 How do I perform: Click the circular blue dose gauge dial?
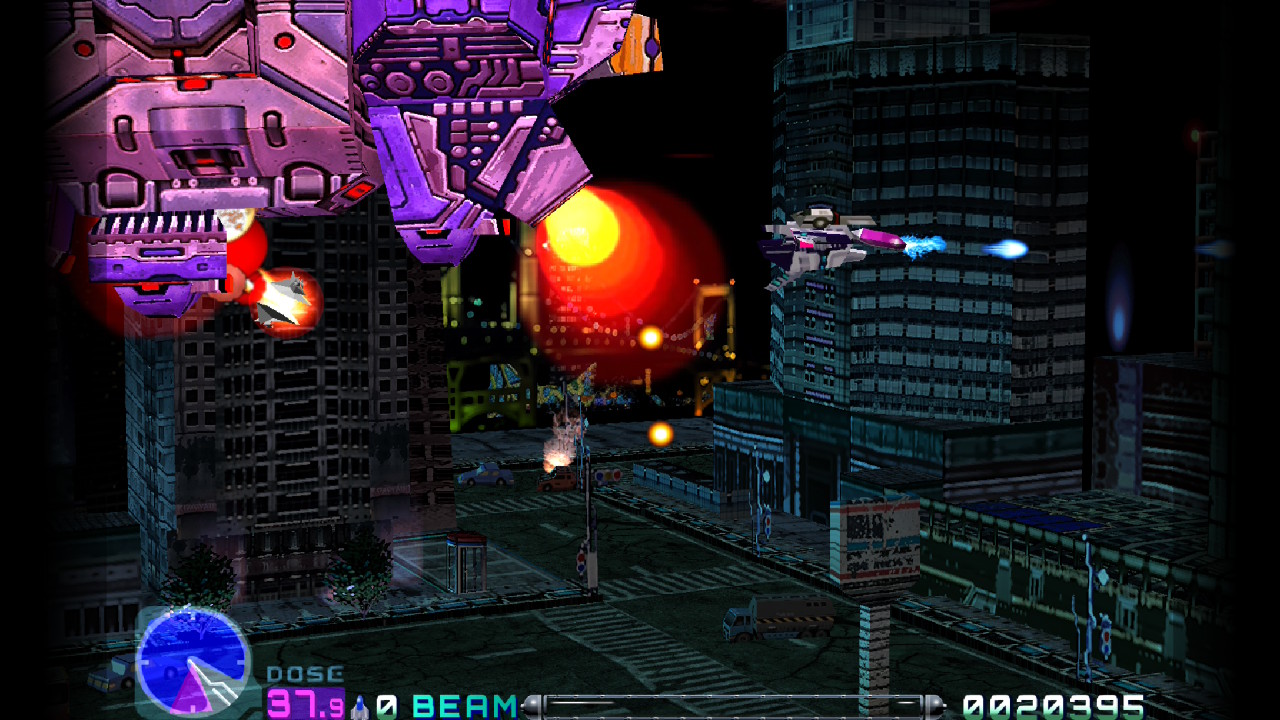click(191, 661)
